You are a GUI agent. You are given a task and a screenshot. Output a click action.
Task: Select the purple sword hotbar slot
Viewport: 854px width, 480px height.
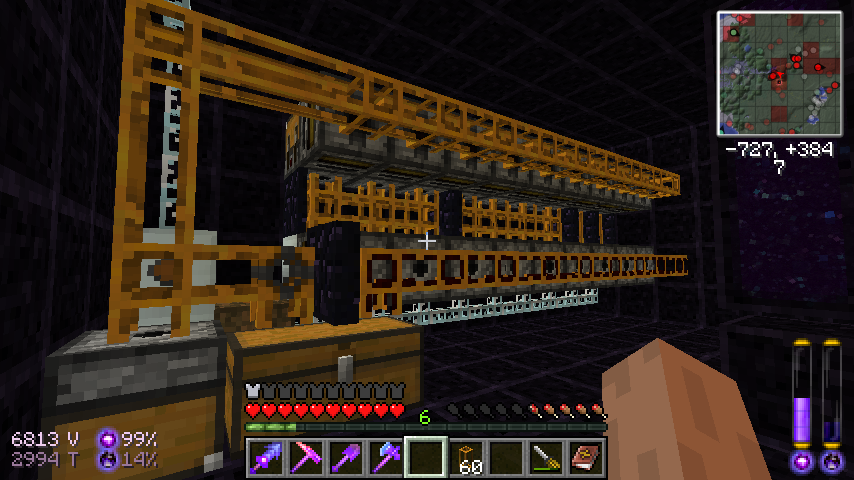pos(266,458)
